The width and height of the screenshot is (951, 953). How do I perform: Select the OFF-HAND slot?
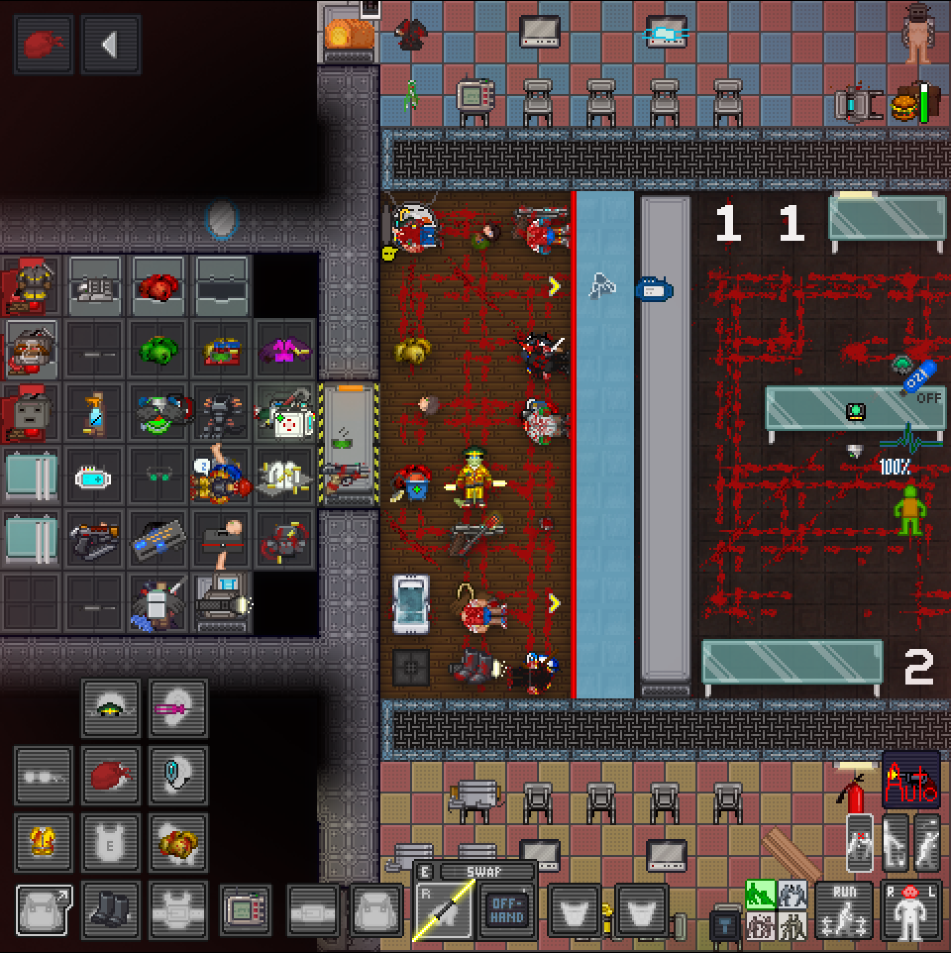[x=506, y=912]
